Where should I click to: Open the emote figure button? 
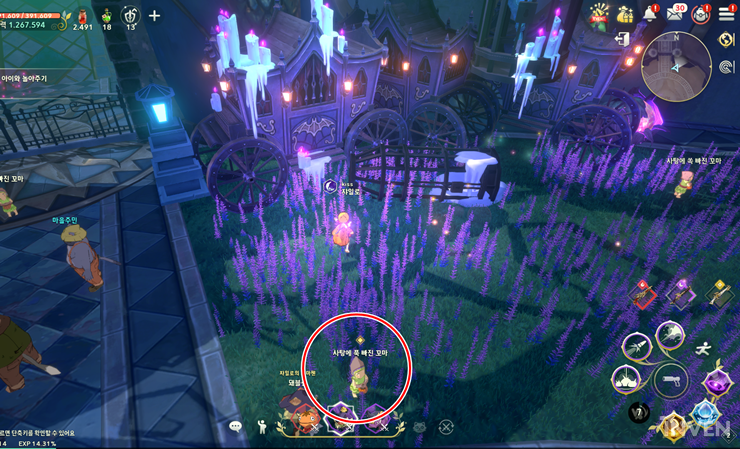tap(262, 427)
